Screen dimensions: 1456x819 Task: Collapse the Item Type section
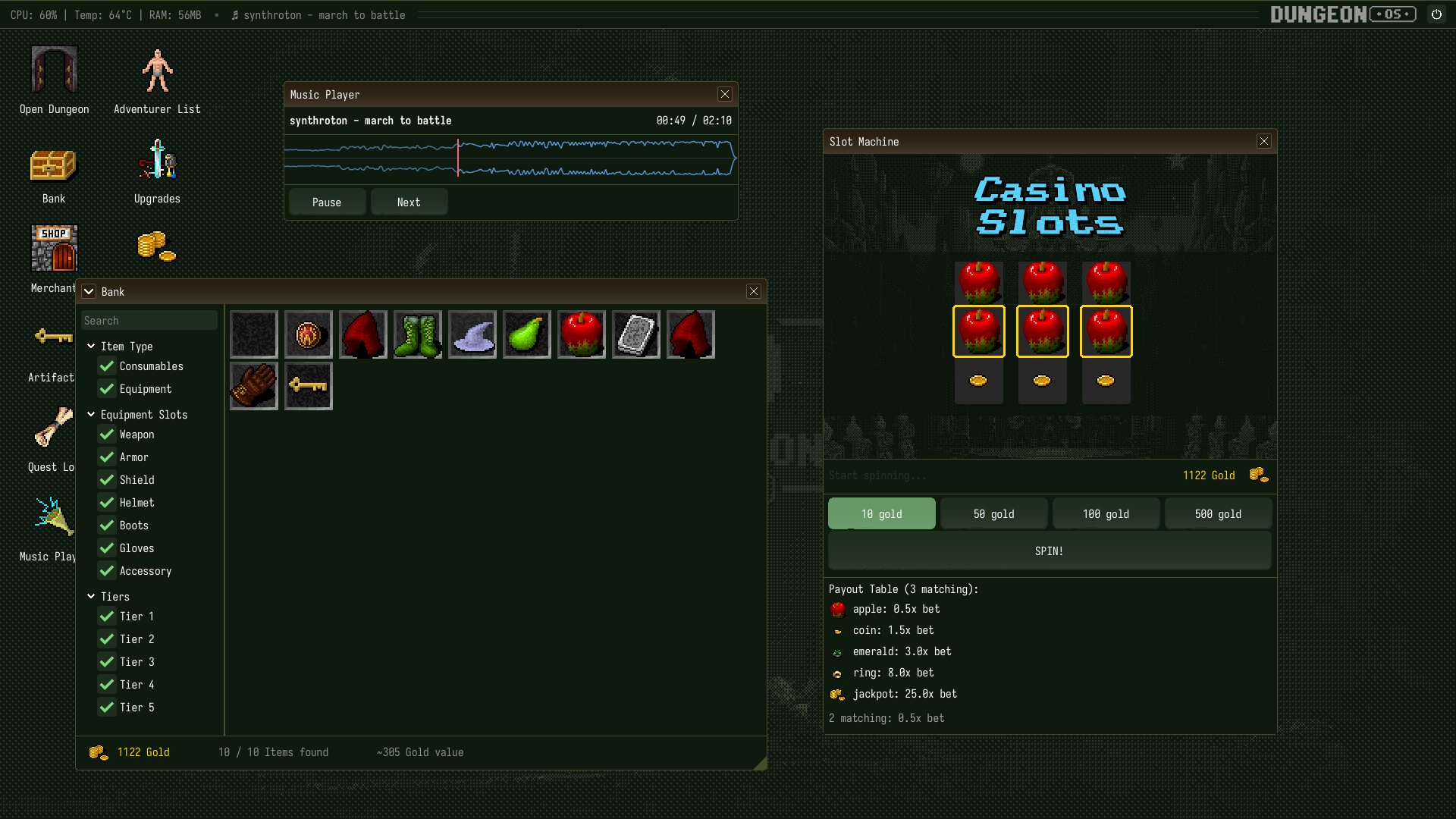pyautogui.click(x=91, y=346)
